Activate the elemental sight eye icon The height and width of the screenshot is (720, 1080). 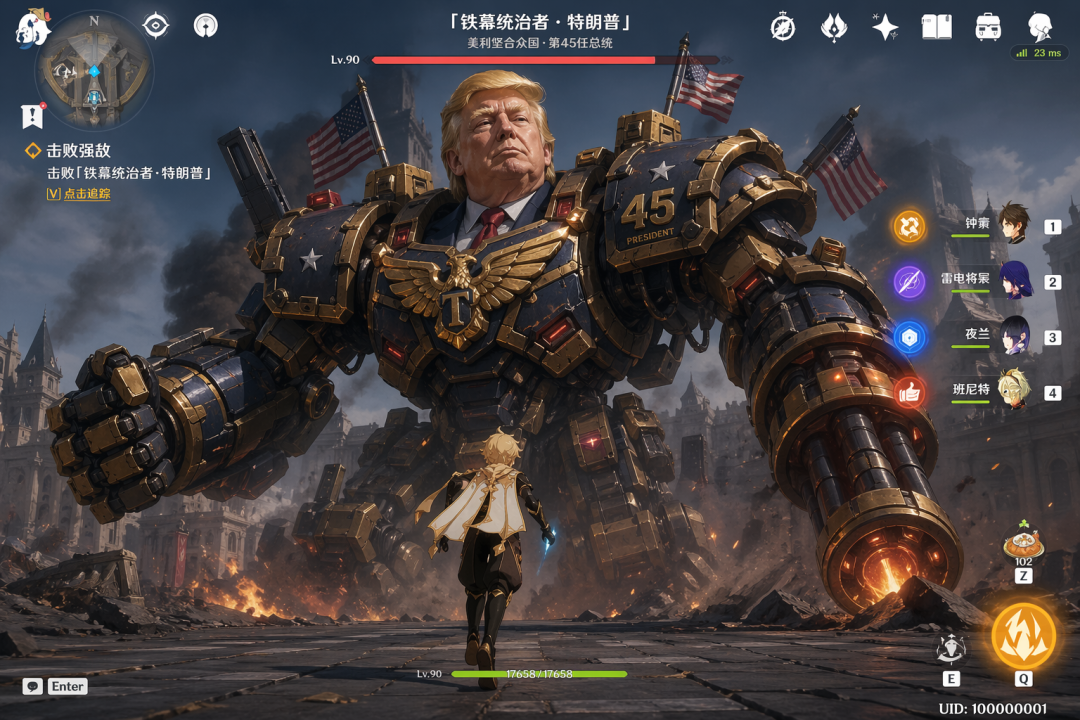(x=156, y=26)
